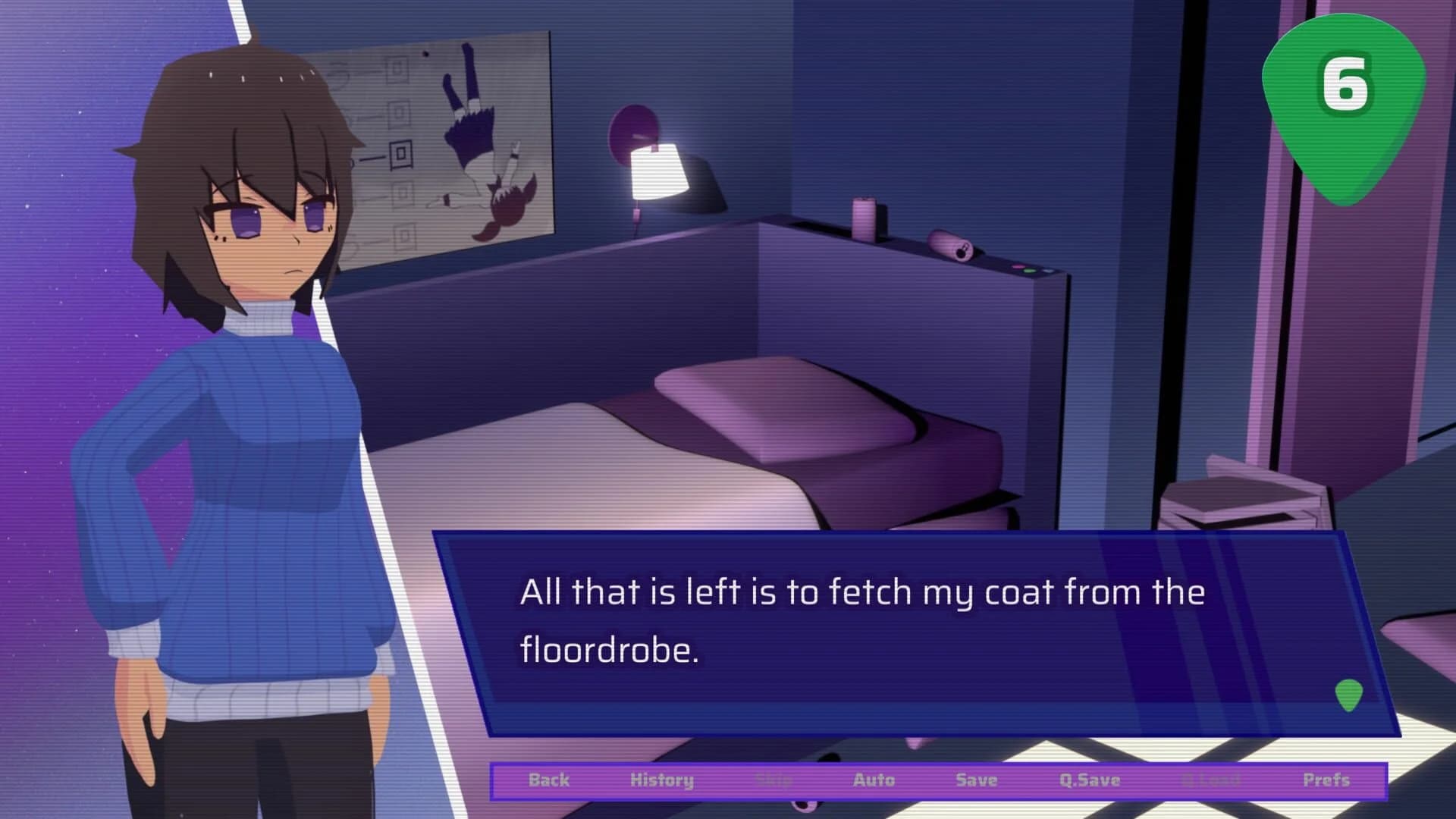Open the Prefs settings screen

pyautogui.click(x=1326, y=780)
